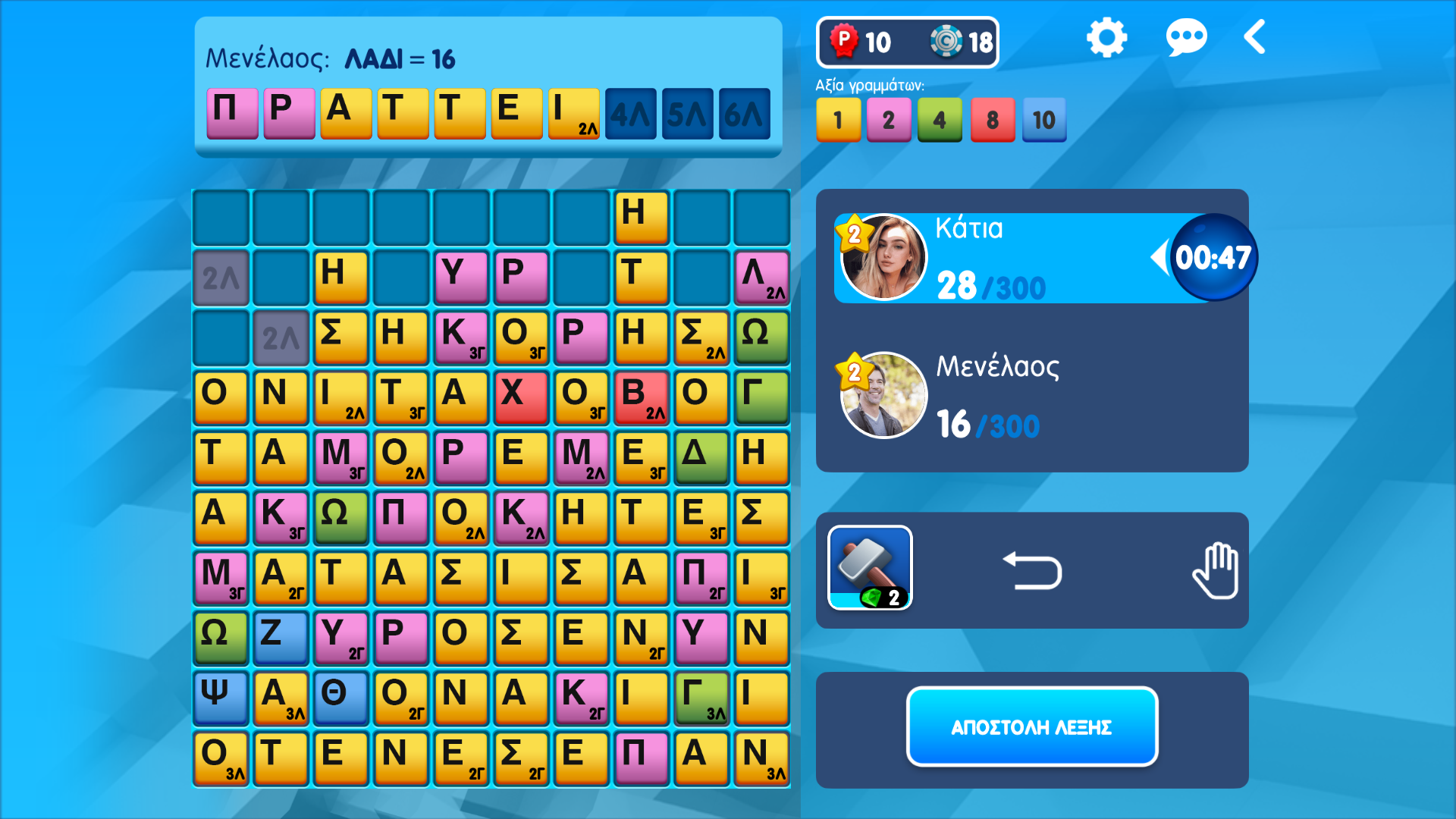Open the chat messages bubble

[x=1187, y=36]
